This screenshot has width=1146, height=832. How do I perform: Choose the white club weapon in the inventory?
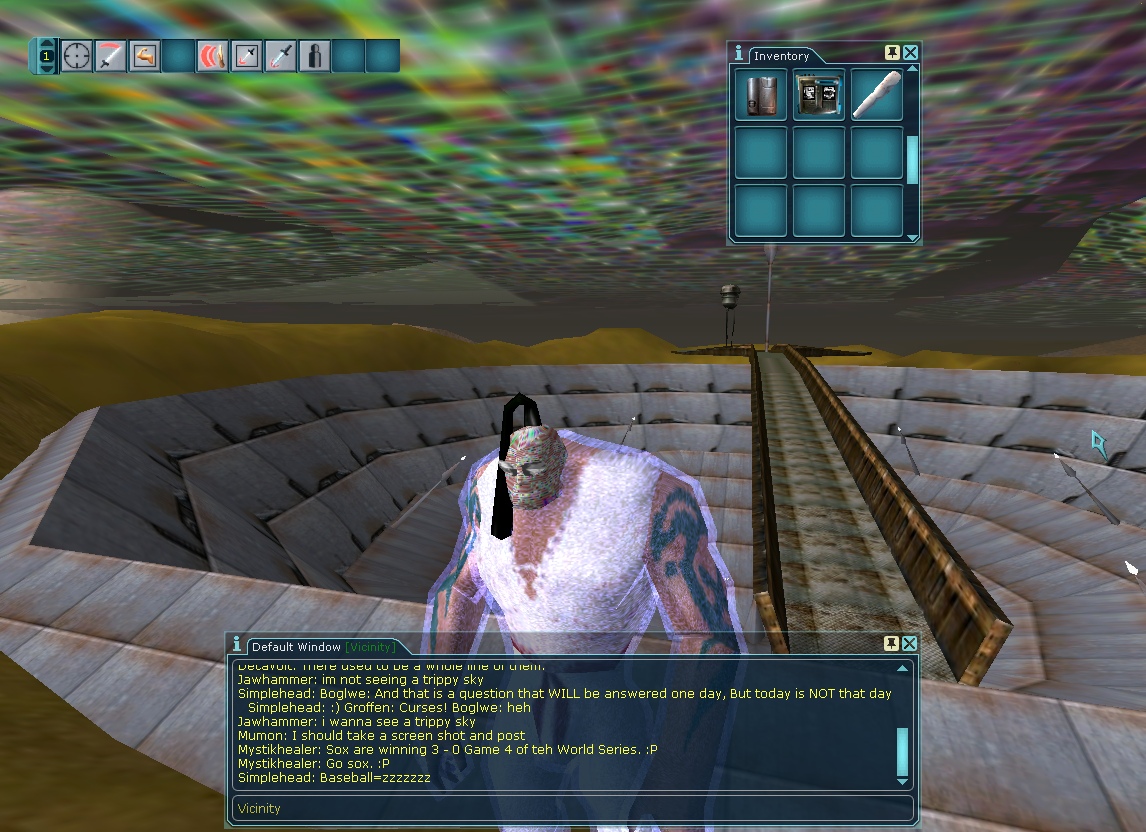pos(877,96)
